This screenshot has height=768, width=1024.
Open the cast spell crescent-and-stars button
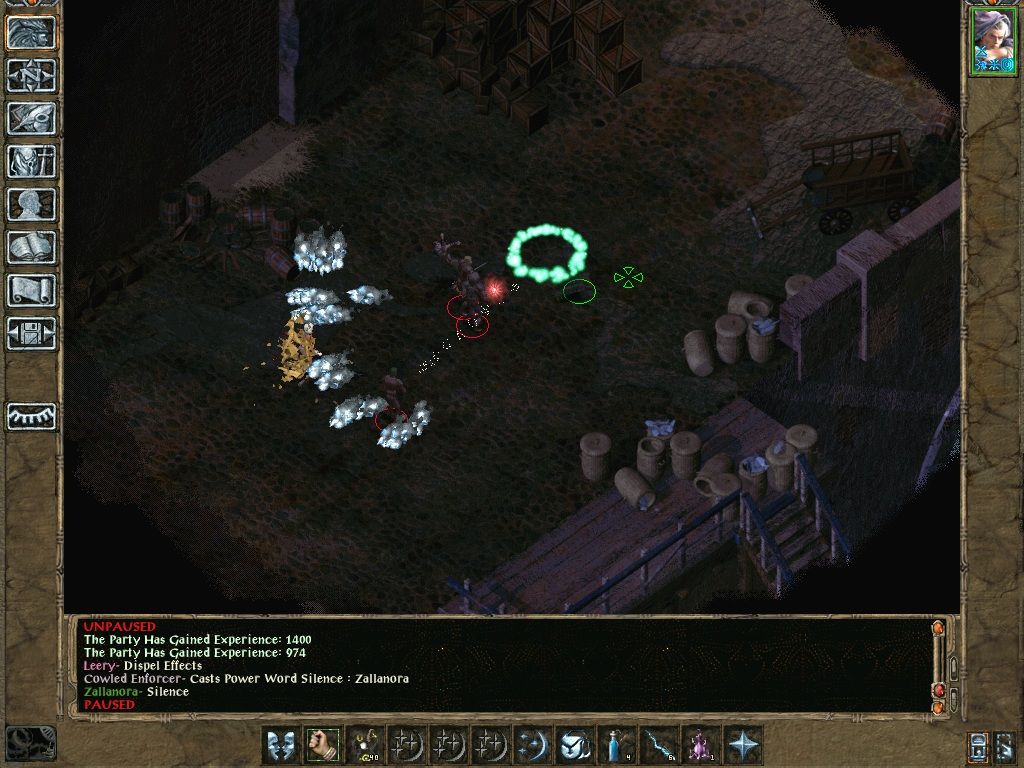(532, 745)
